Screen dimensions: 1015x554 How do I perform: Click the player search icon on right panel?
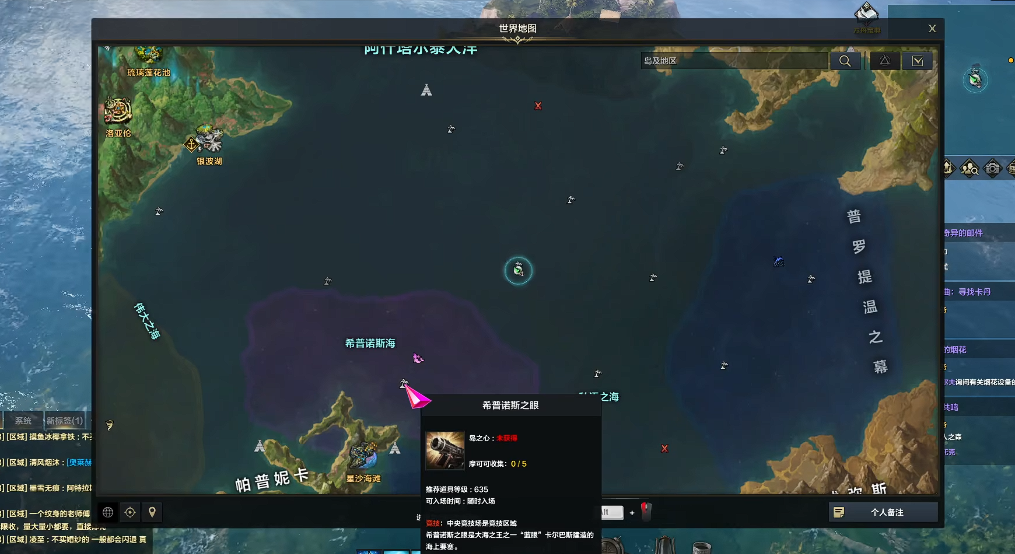(971, 168)
